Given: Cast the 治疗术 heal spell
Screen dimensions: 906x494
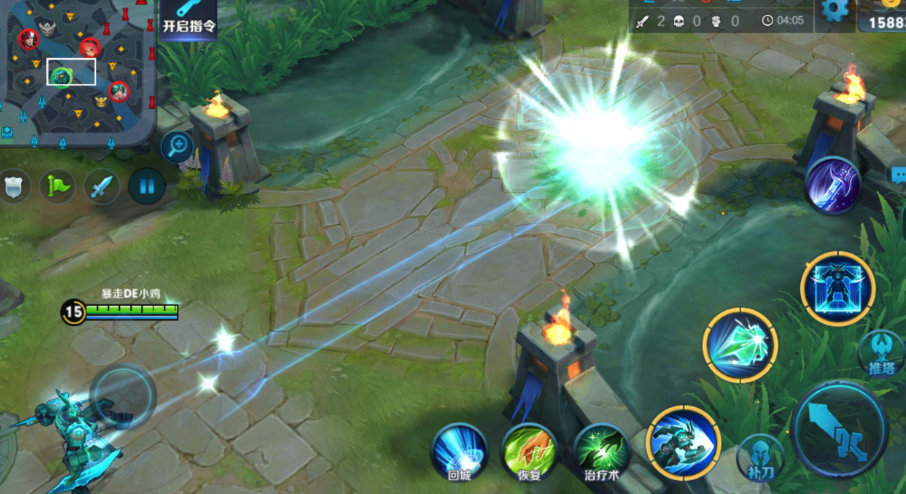Looking at the screenshot, I should 601,451.
